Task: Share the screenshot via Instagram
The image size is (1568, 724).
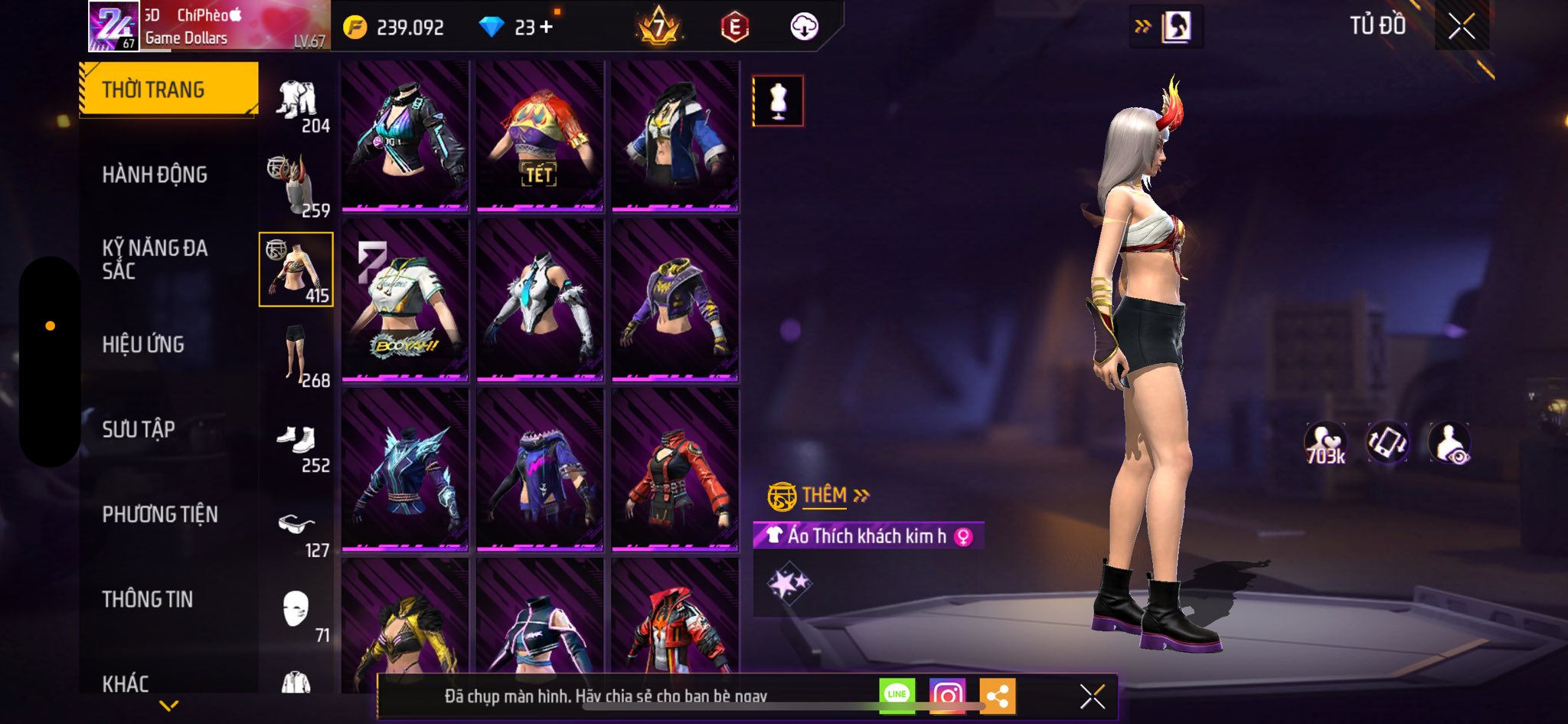Action: [x=947, y=696]
